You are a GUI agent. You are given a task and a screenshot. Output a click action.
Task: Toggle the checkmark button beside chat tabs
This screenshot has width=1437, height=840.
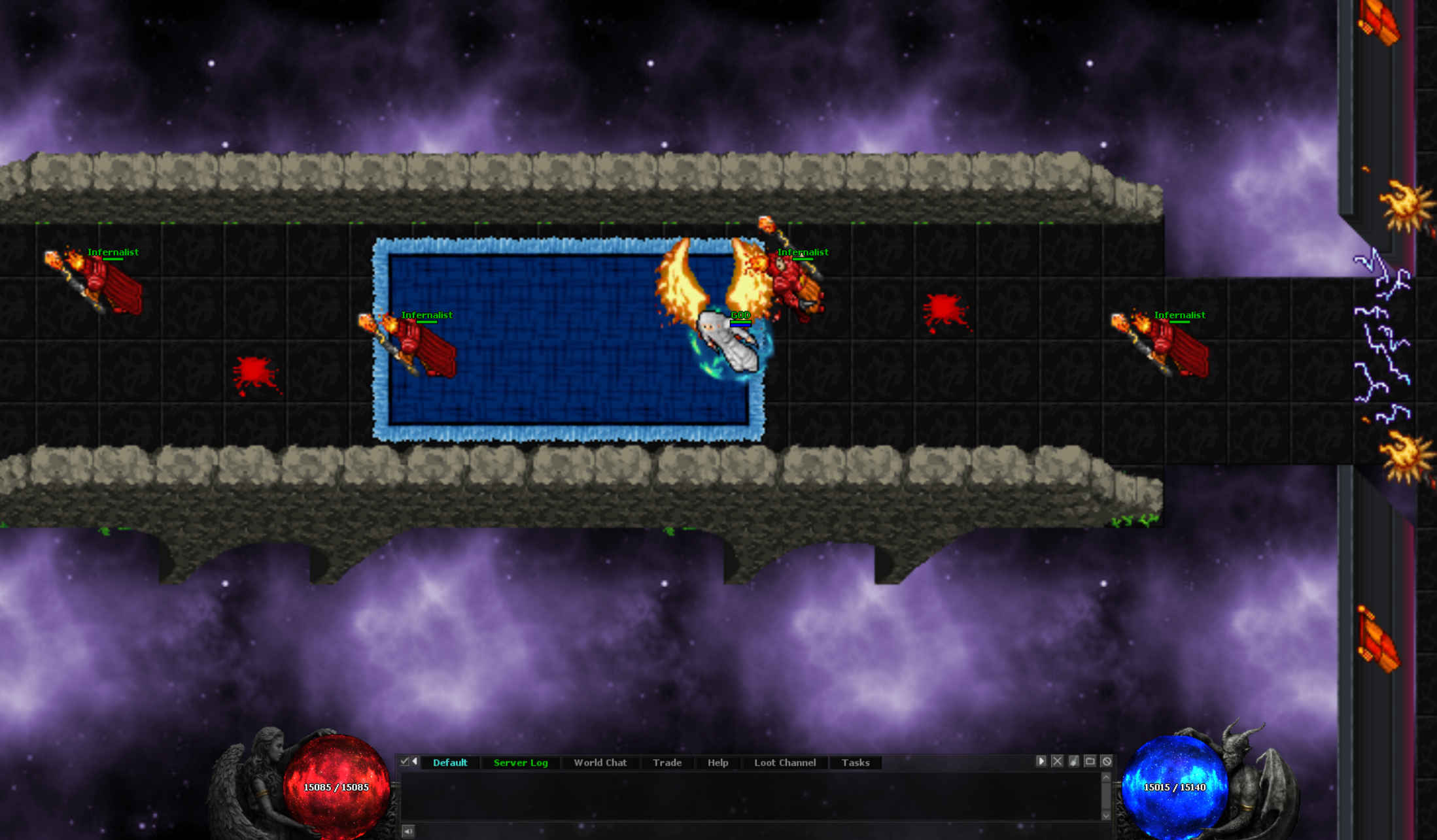click(404, 762)
